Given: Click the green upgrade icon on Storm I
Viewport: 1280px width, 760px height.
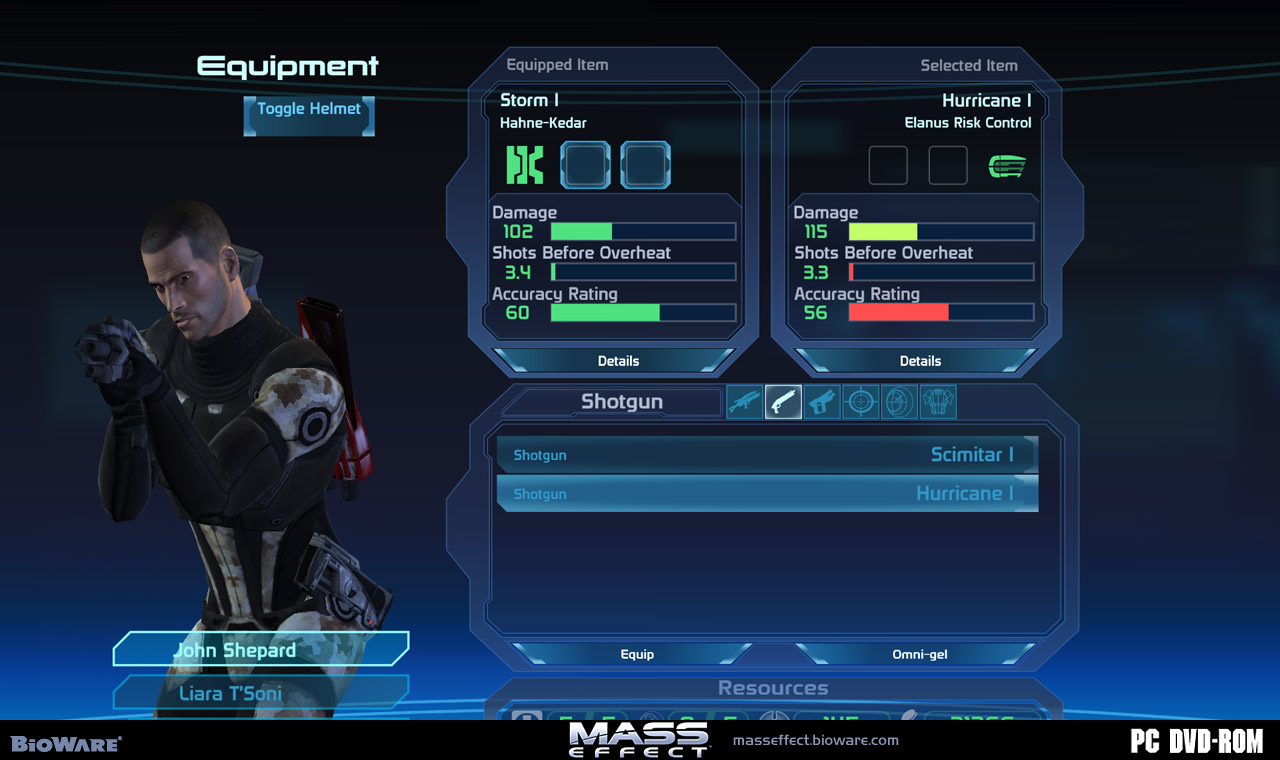Looking at the screenshot, I should coord(525,165).
